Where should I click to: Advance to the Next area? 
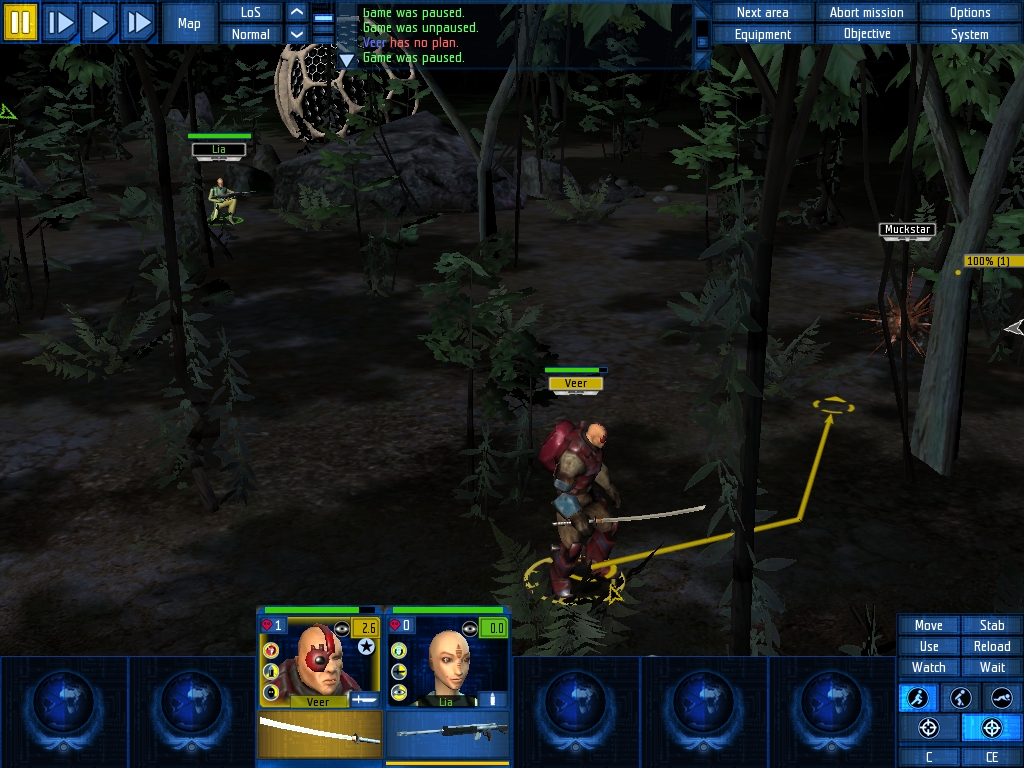[x=762, y=12]
